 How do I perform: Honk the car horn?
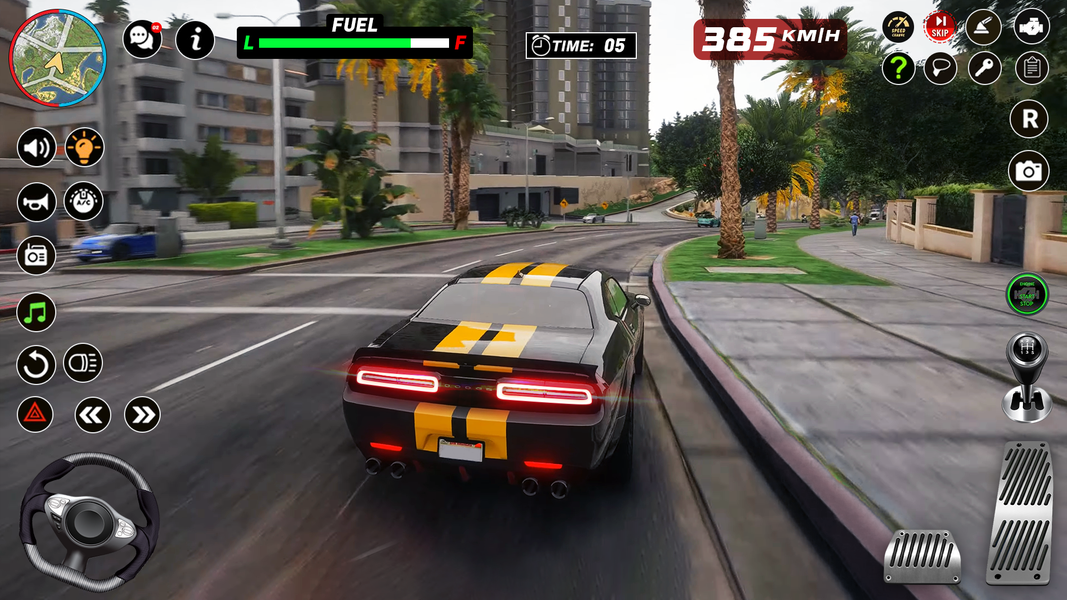pyautogui.click(x=36, y=202)
